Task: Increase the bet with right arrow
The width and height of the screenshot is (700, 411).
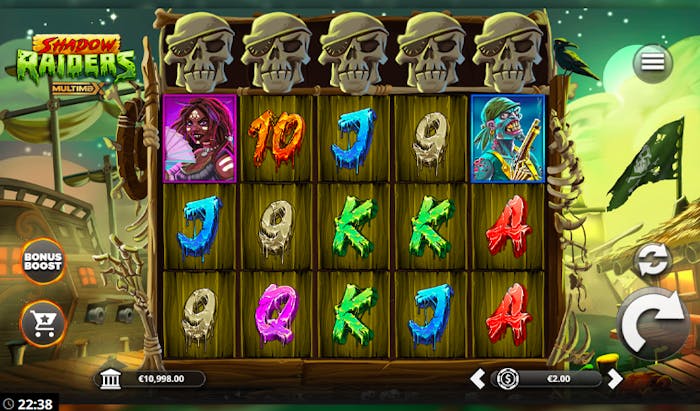Action: tap(615, 379)
